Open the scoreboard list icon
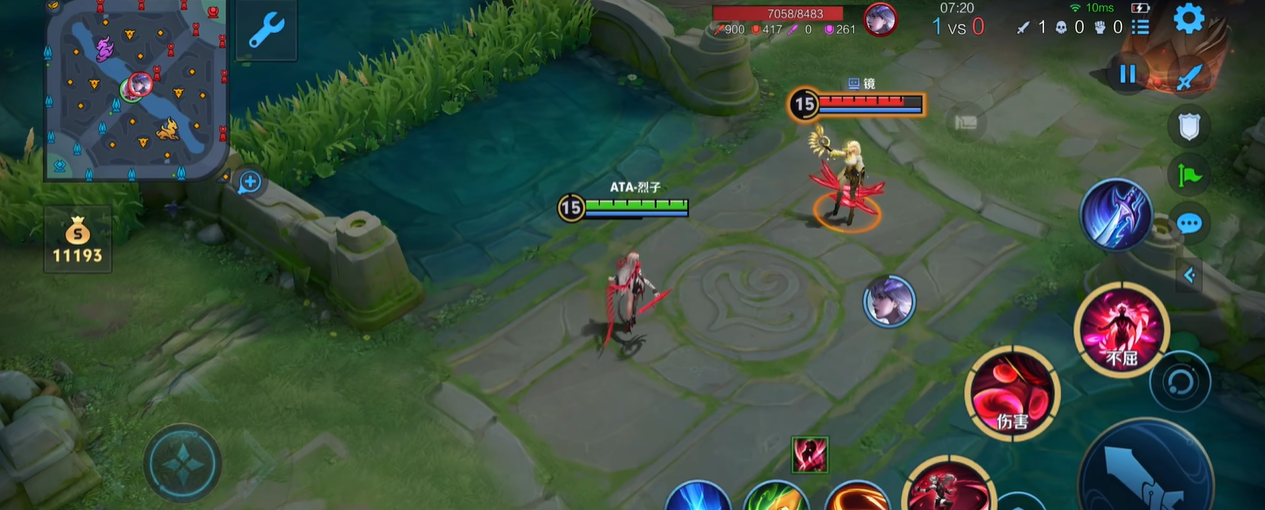 pyautogui.click(x=1139, y=28)
